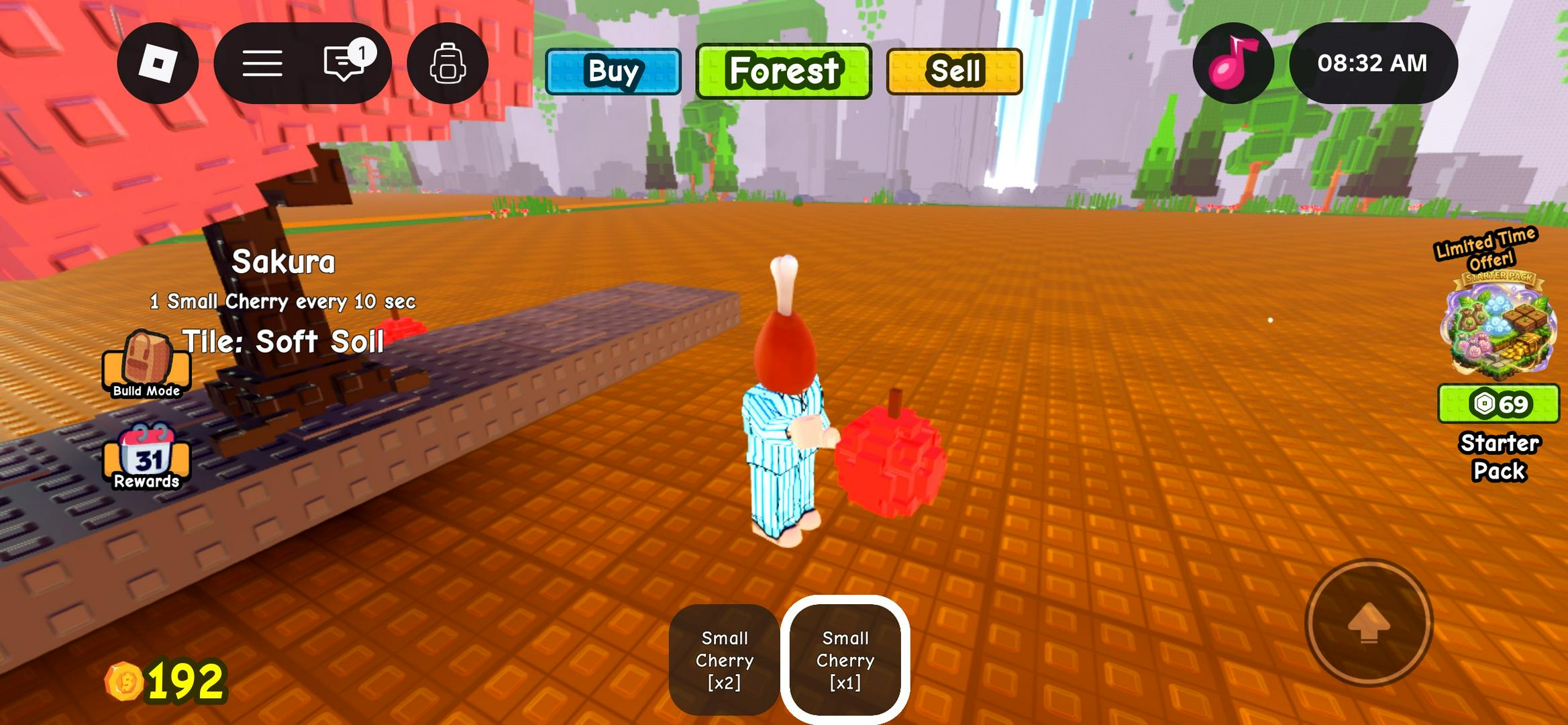This screenshot has width=1568, height=725.
Task: Enter Build Mode
Action: (146, 364)
